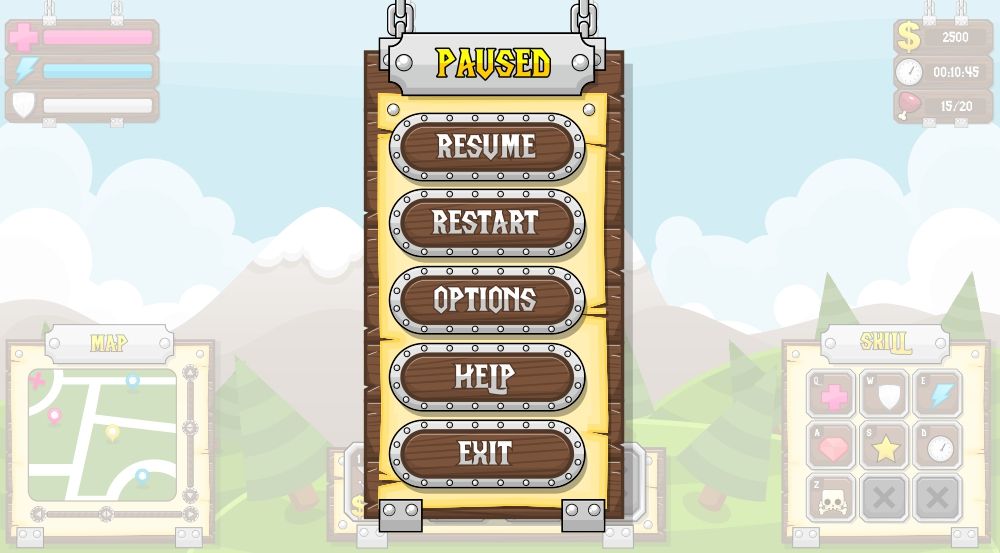Click the map's down arrow button
This screenshot has height=553, width=1000.
point(190,494)
